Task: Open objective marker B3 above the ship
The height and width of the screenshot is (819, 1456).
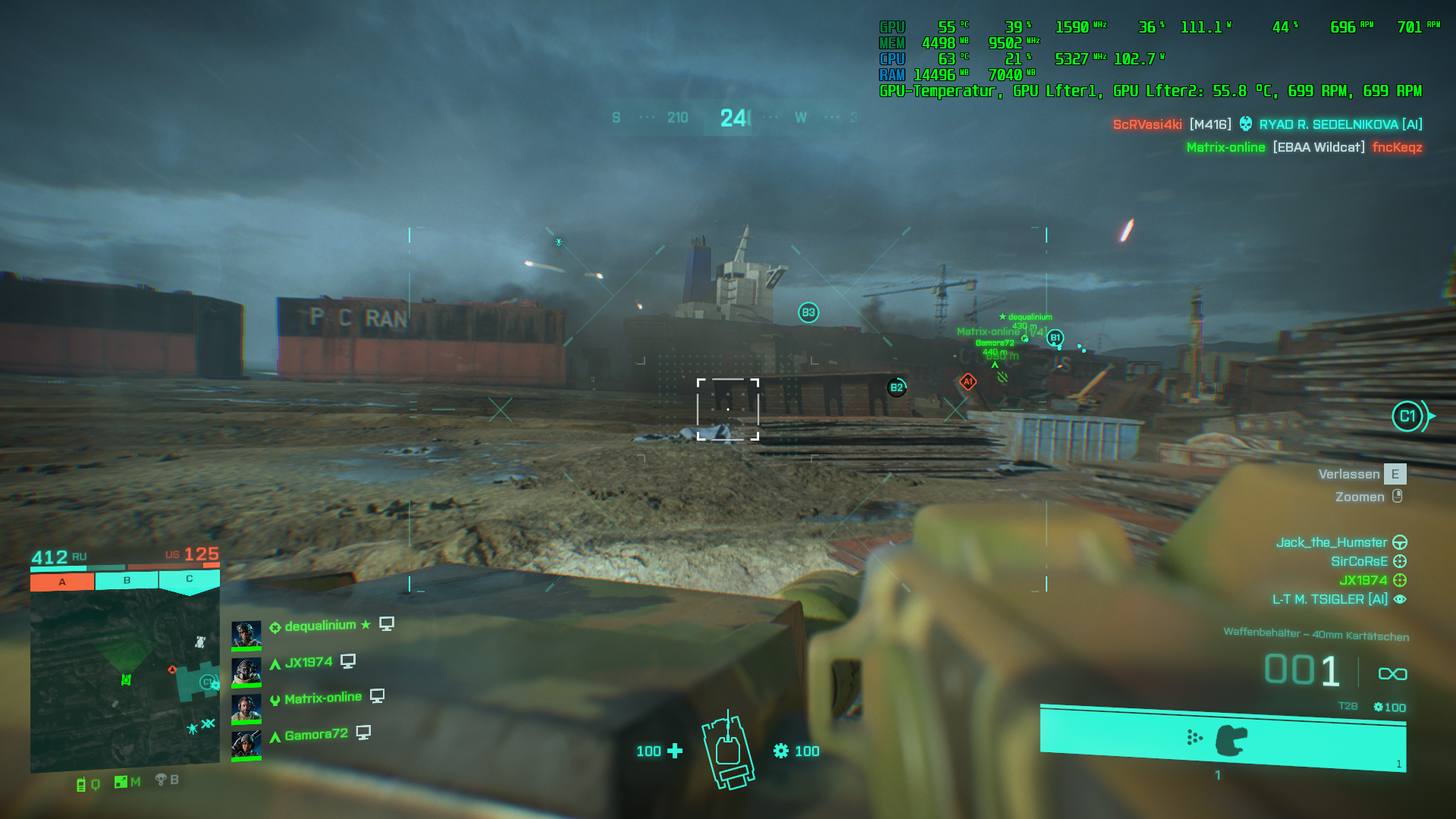Action: [x=807, y=312]
